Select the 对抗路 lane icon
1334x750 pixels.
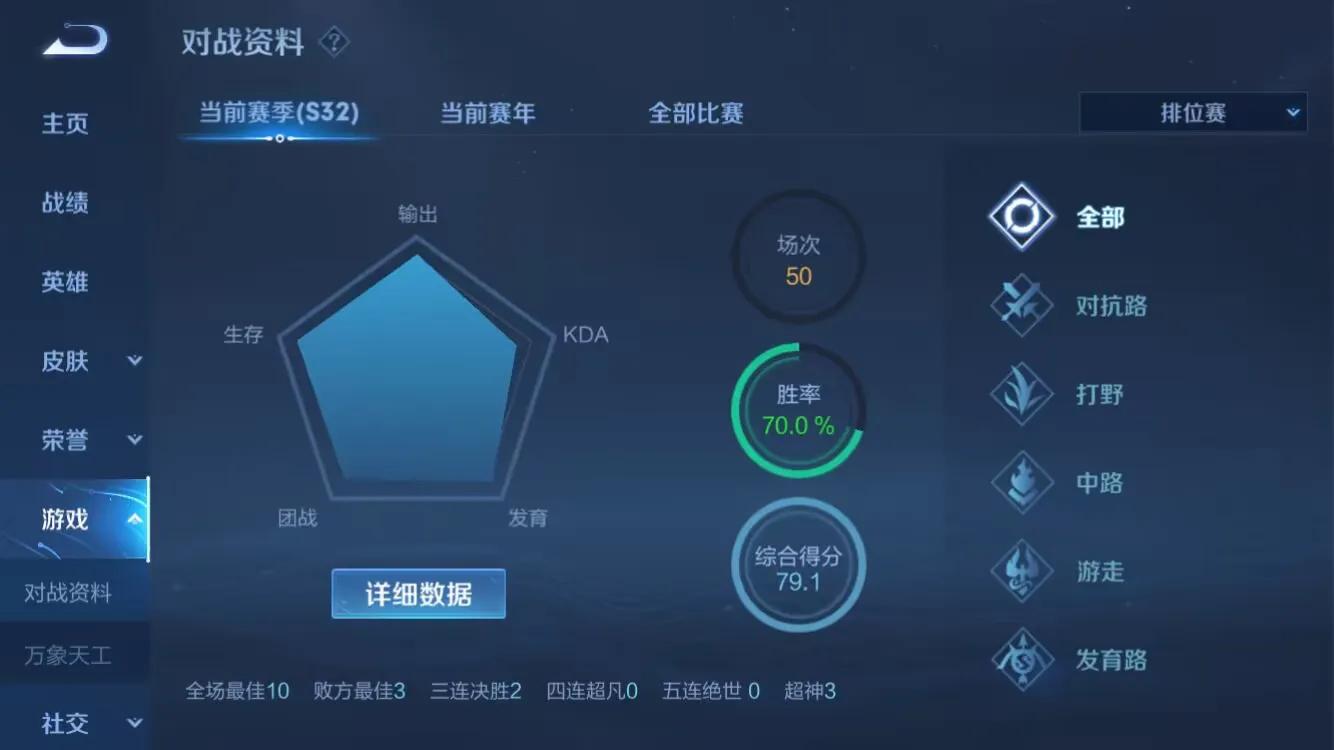(1020, 305)
